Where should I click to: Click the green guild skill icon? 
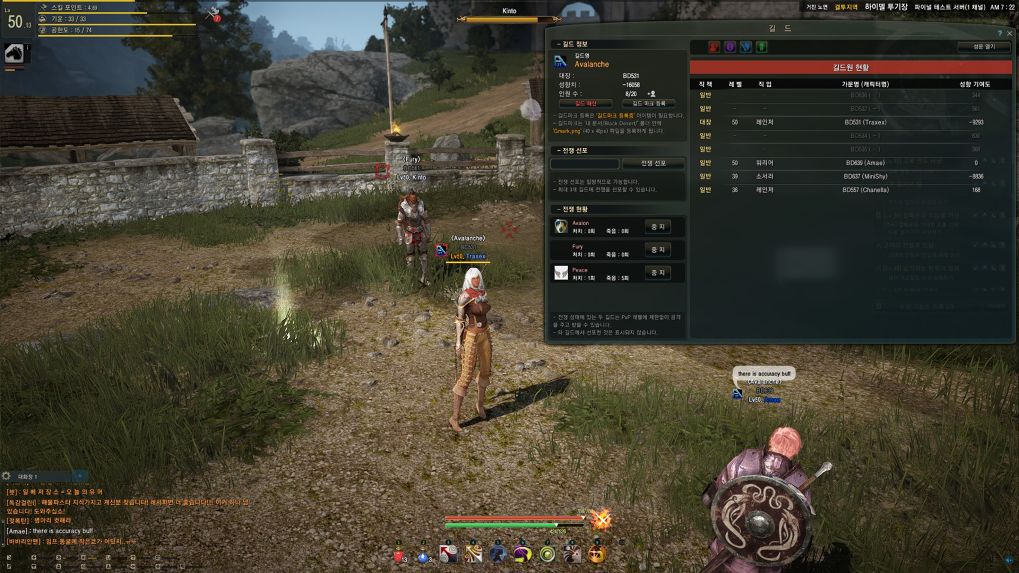(x=762, y=47)
